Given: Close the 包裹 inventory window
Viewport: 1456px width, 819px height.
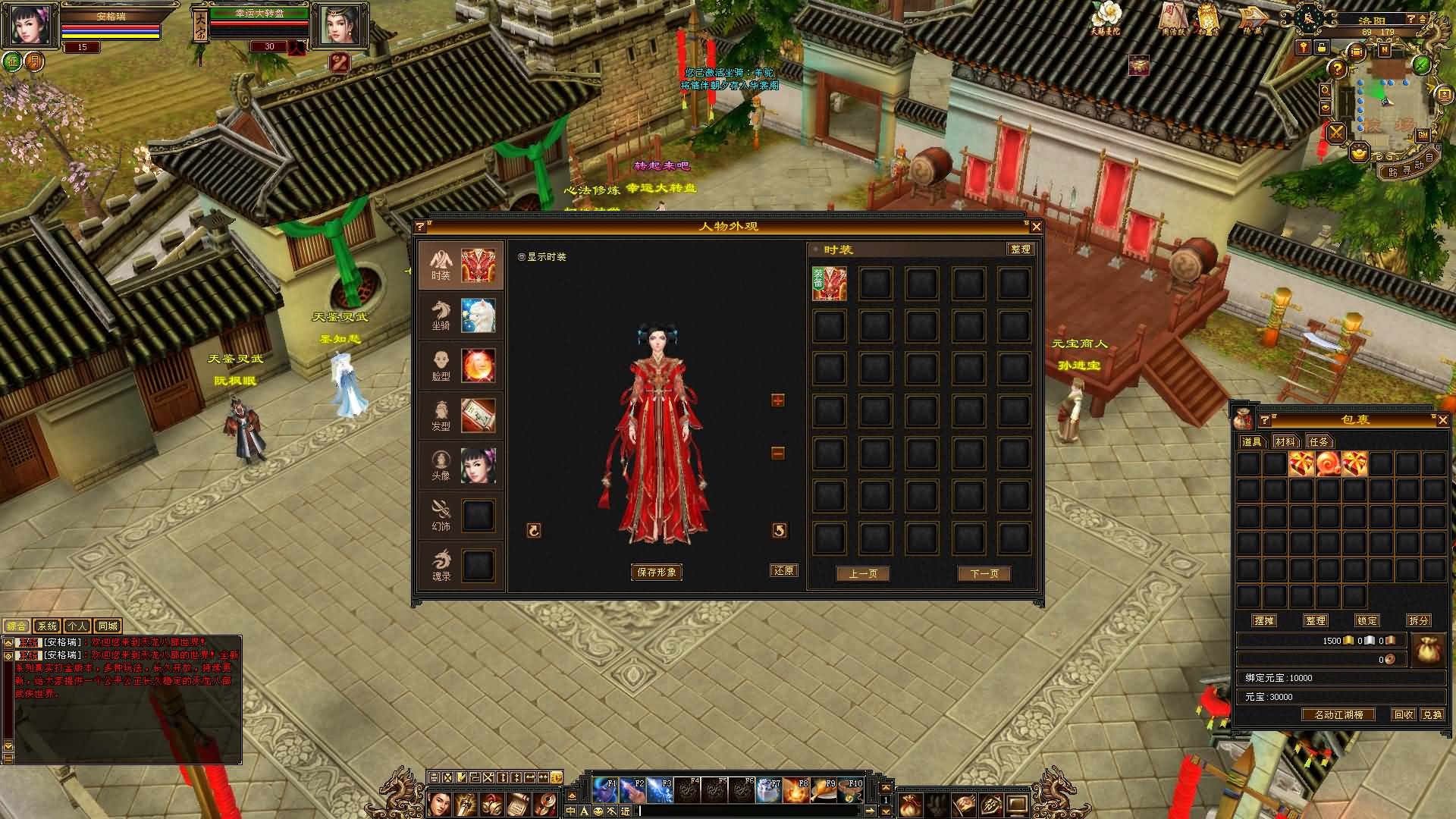Looking at the screenshot, I should [1442, 420].
